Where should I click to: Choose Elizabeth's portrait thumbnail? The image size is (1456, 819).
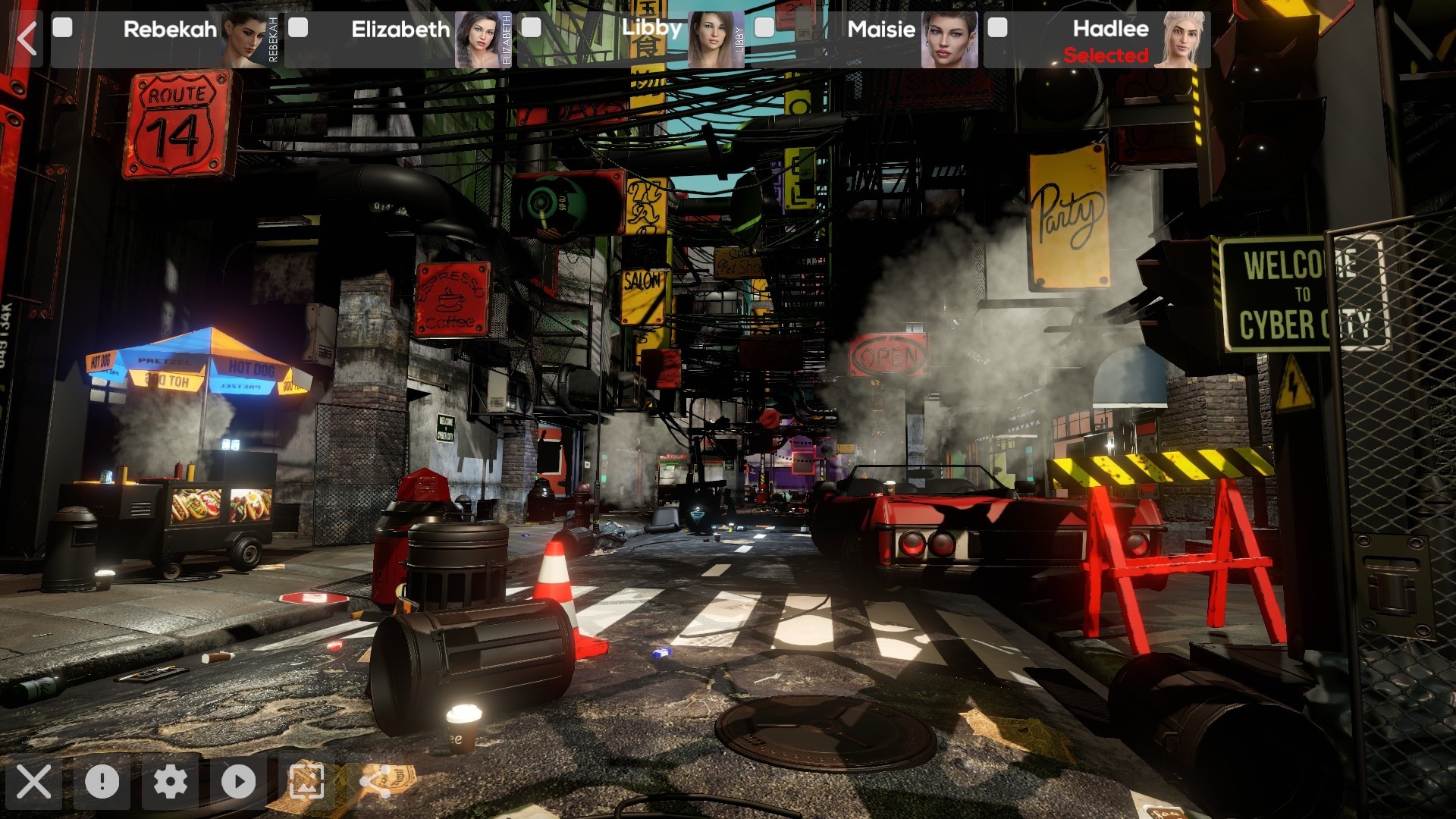click(x=478, y=39)
